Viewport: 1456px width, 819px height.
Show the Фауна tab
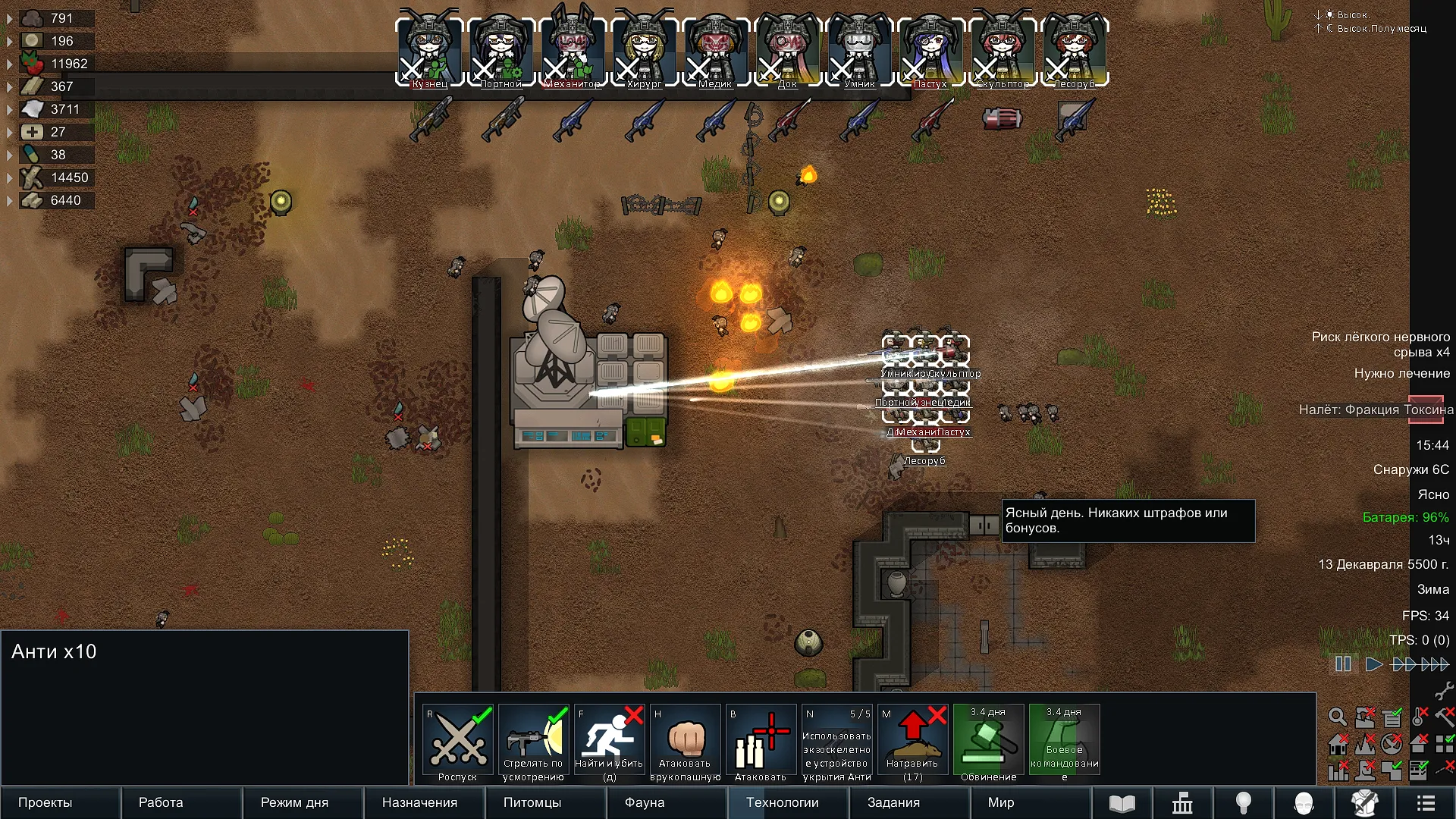(x=645, y=802)
